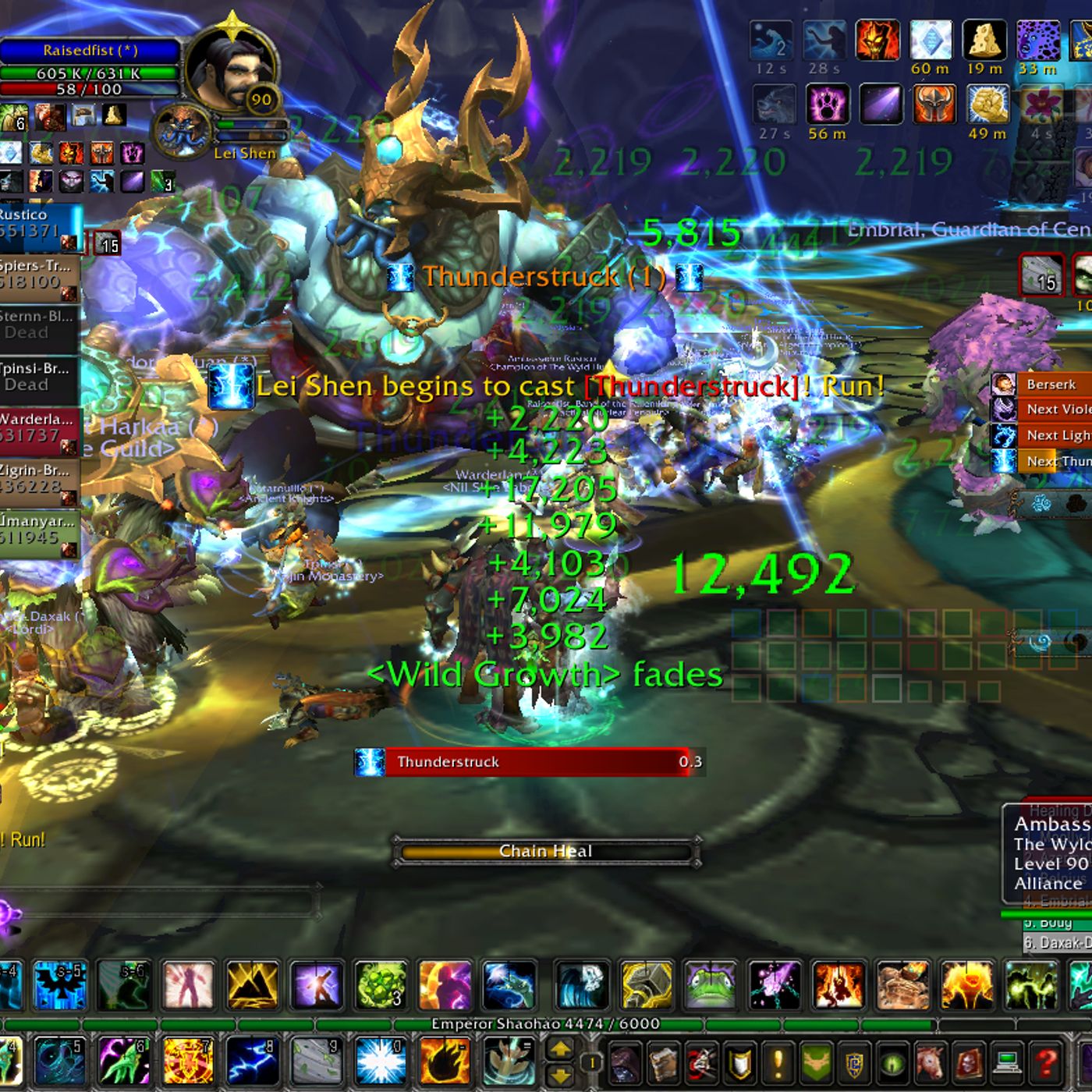Open the Mounts and Pets horse button
The height and width of the screenshot is (1092, 1092).
coord(931,1062)
